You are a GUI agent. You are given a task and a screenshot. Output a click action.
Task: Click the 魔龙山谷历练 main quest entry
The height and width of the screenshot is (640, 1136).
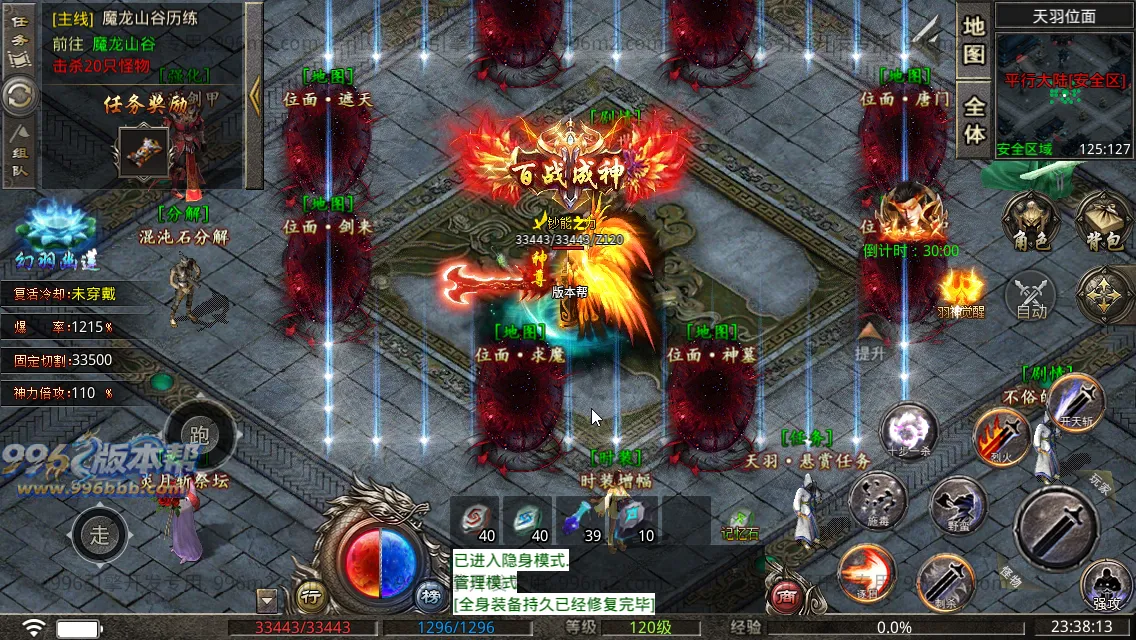coord(140,19)
